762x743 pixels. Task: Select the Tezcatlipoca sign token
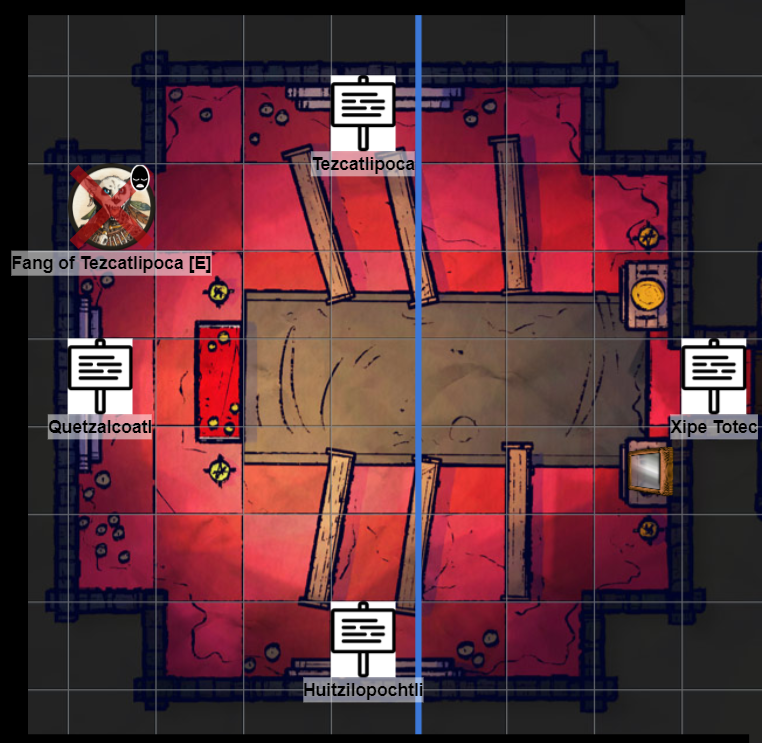point(363,112)
